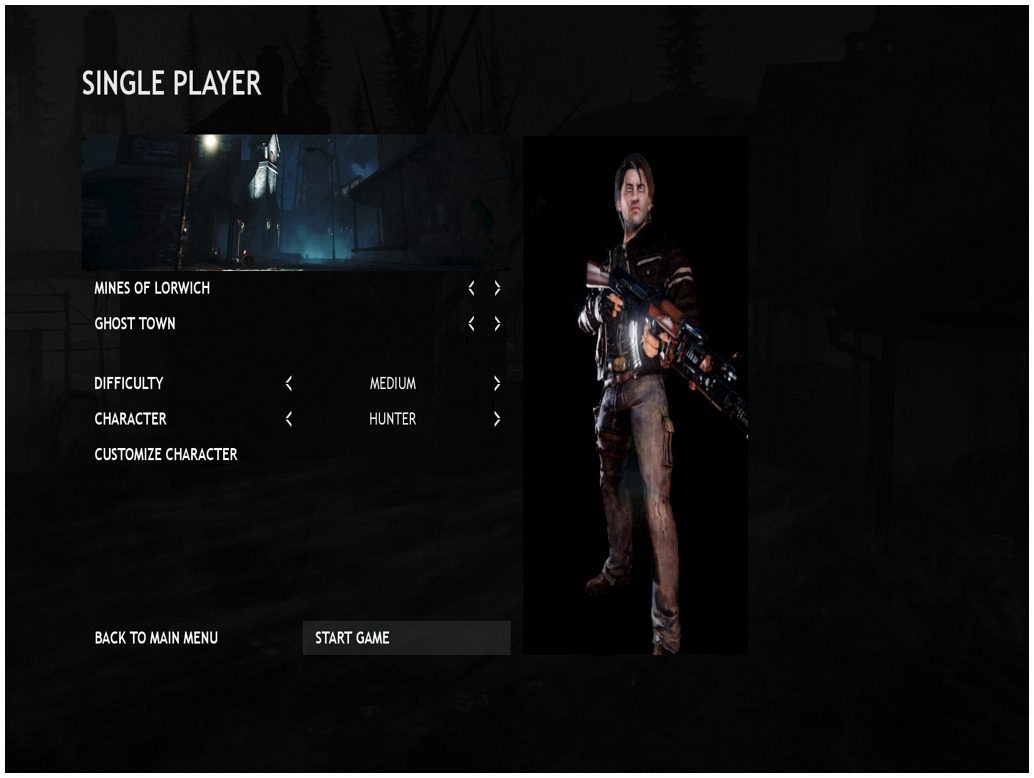Open Customize Character option
Viewport: 1034px width, 778px height.
pyautogui.click(x=166, y=454)
